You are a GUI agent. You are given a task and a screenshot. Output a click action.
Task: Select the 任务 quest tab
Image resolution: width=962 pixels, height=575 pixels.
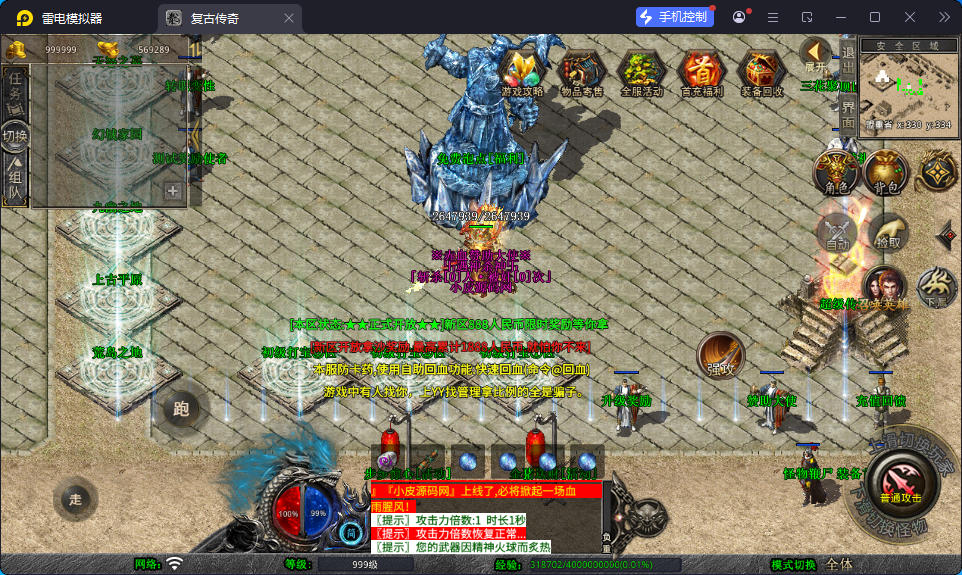click(x=15, y=90)
